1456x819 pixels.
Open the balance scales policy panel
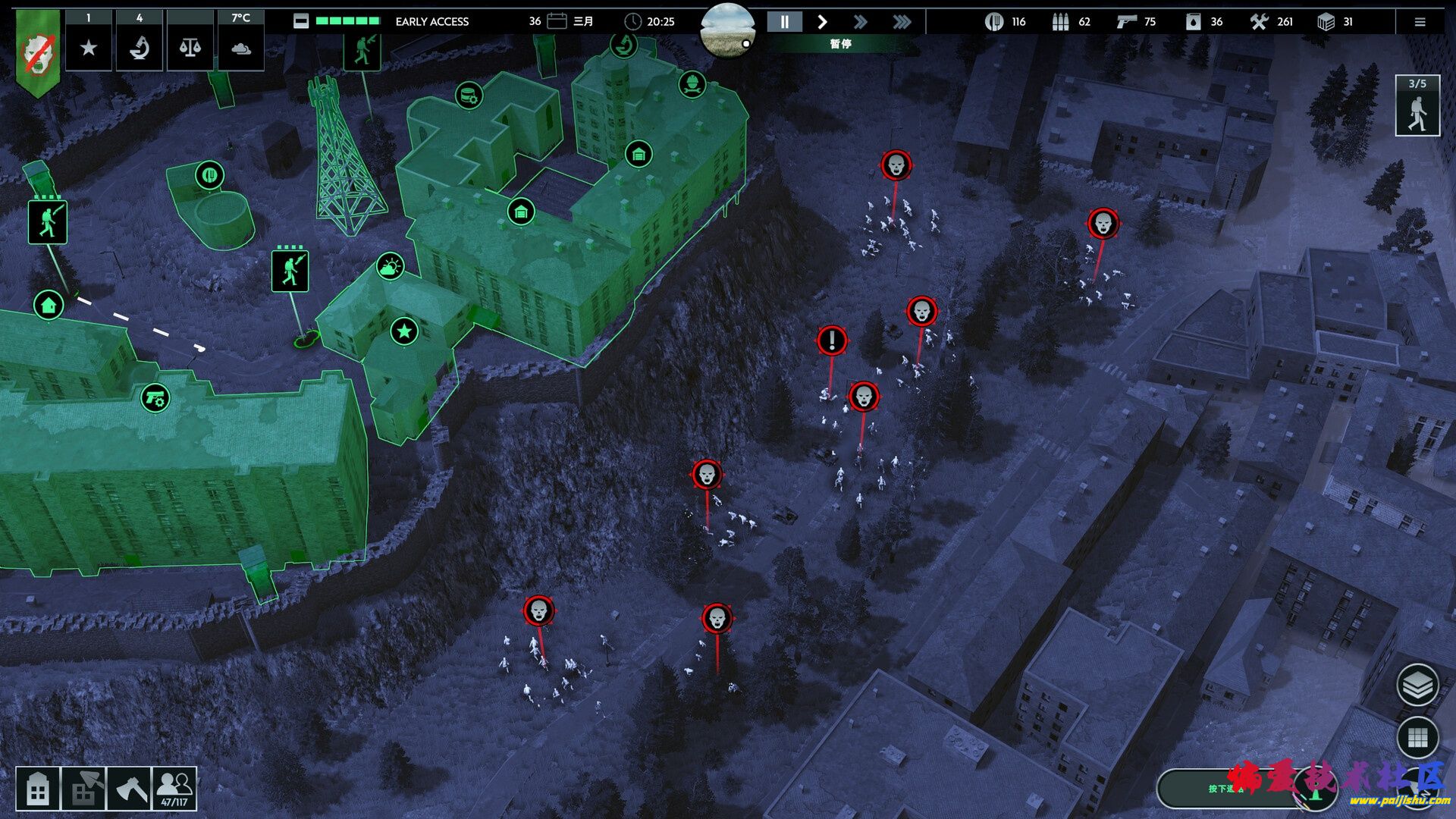pyautogui.click(x=190, y=48)
